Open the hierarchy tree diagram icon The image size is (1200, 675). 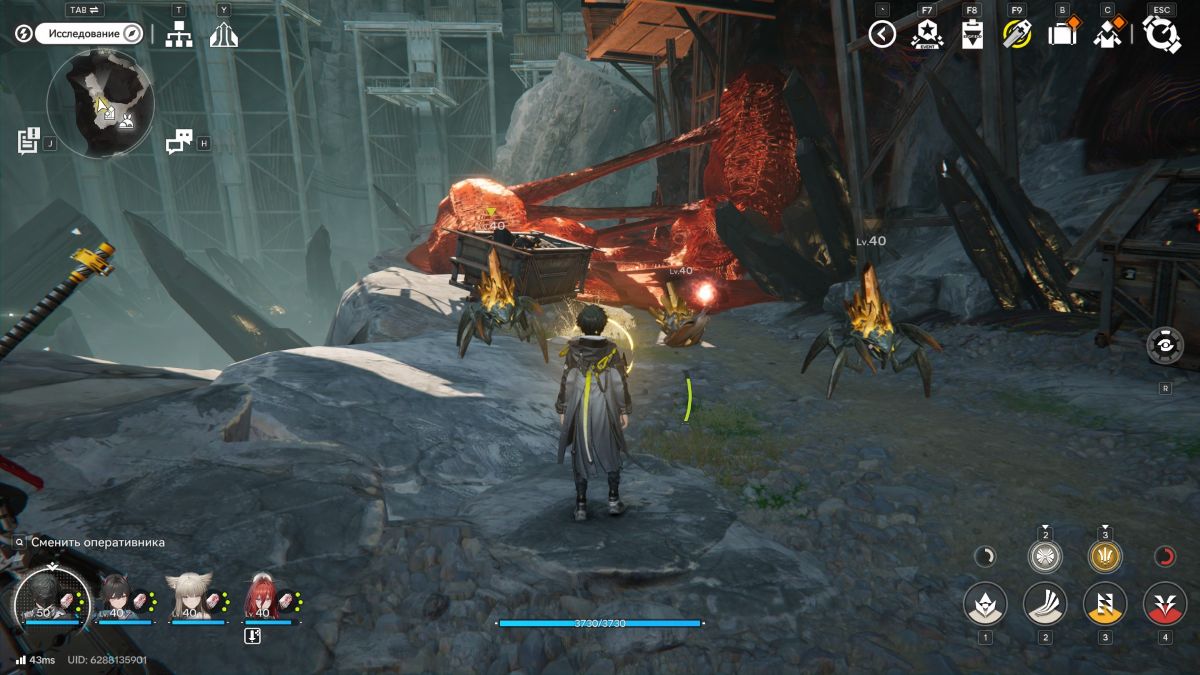[x=179, y=35]
